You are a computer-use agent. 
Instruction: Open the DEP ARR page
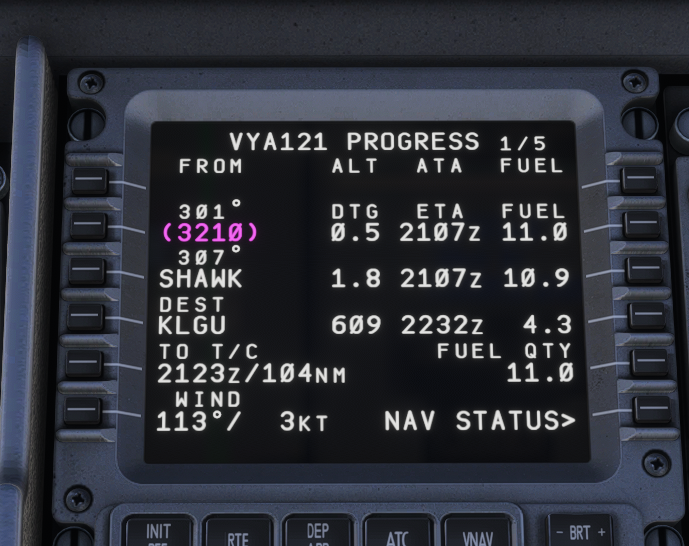click(317, 534)
